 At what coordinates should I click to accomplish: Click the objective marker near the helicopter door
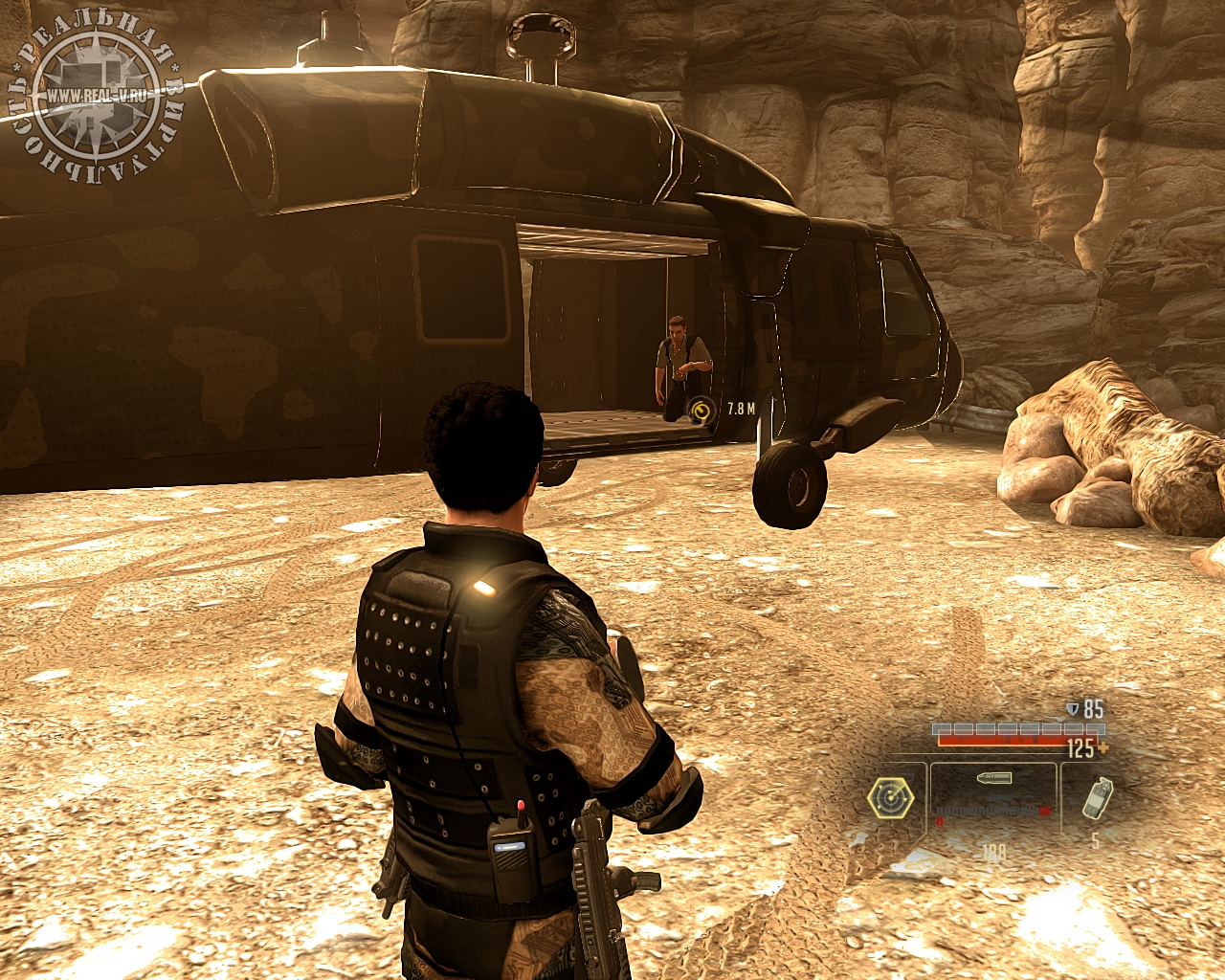point(702,411)
